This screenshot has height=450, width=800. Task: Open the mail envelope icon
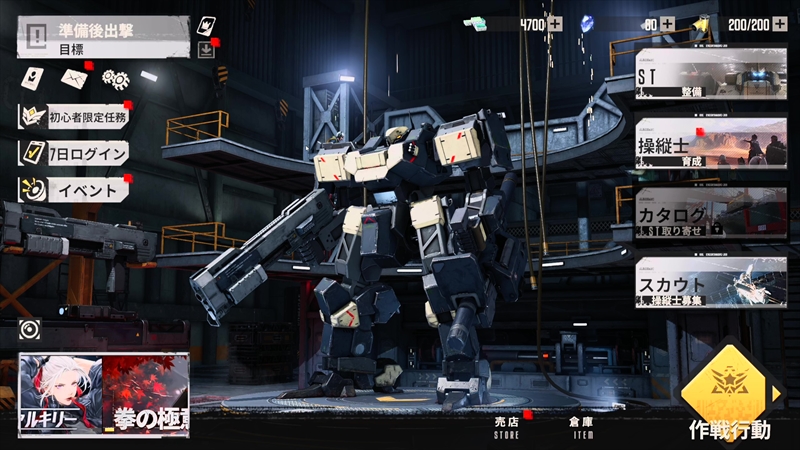click(75, 77)
